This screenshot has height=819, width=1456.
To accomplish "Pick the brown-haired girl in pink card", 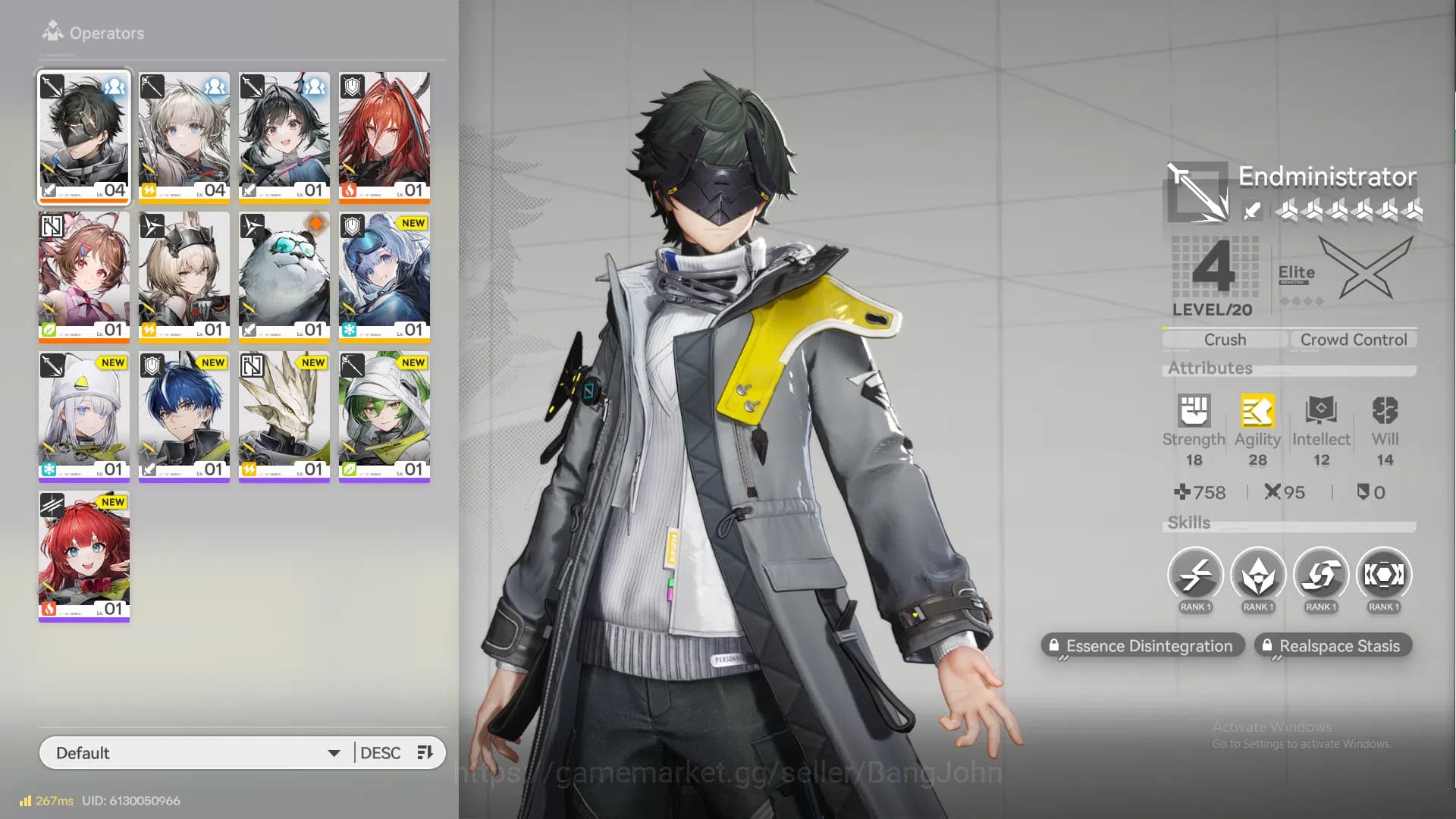I will point(84,276).
